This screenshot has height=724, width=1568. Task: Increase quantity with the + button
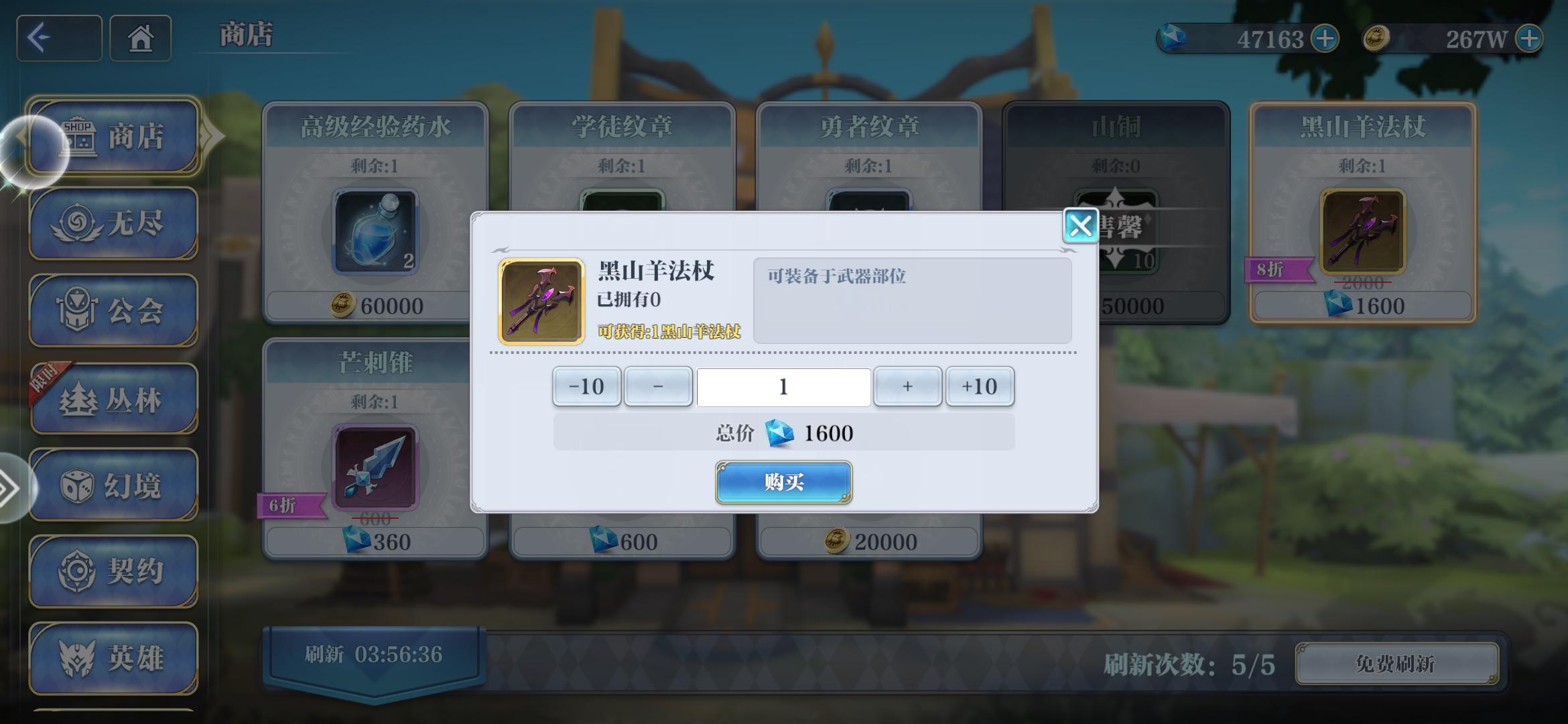click(907, 386)
